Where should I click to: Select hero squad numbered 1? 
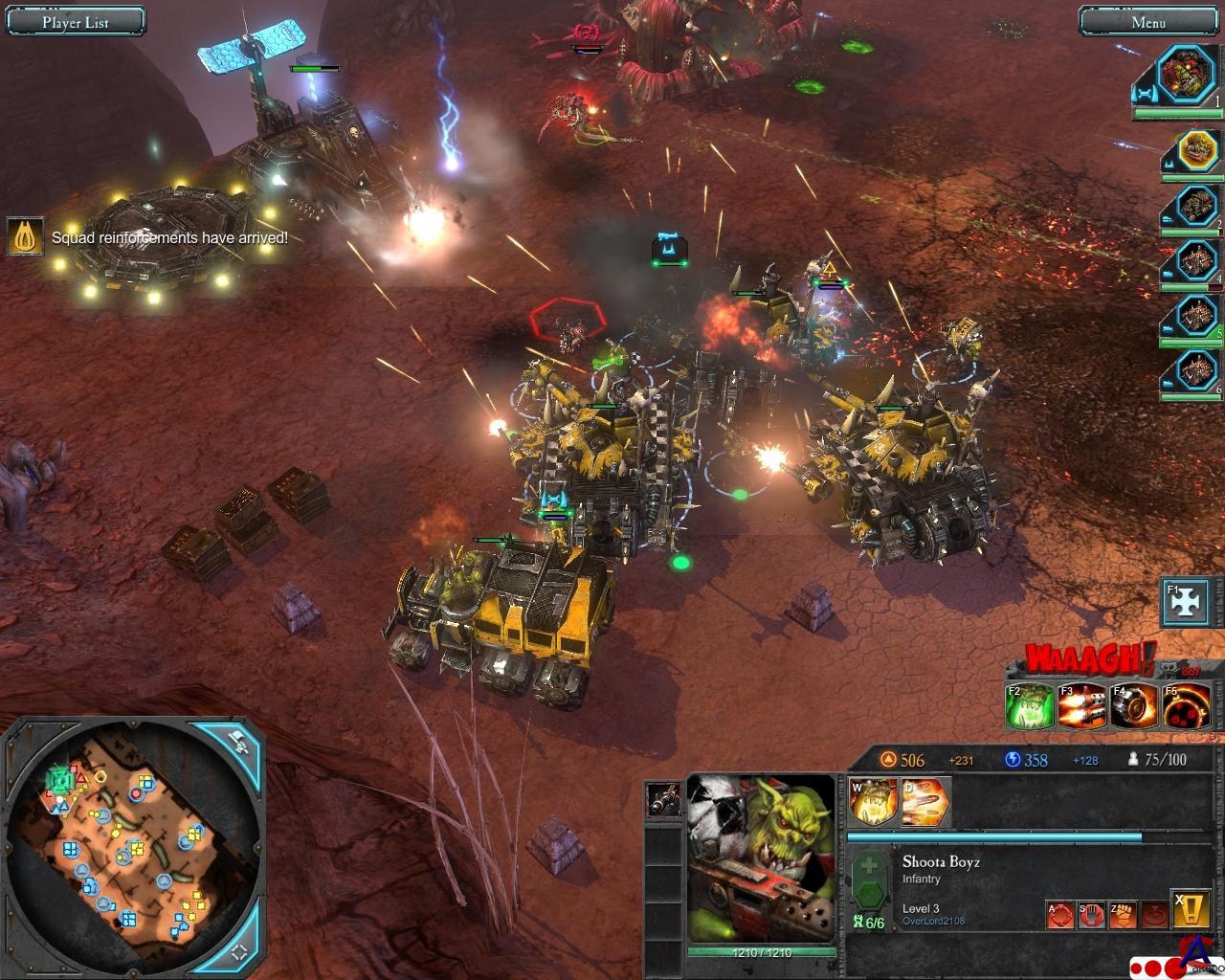pos(1186,74)
